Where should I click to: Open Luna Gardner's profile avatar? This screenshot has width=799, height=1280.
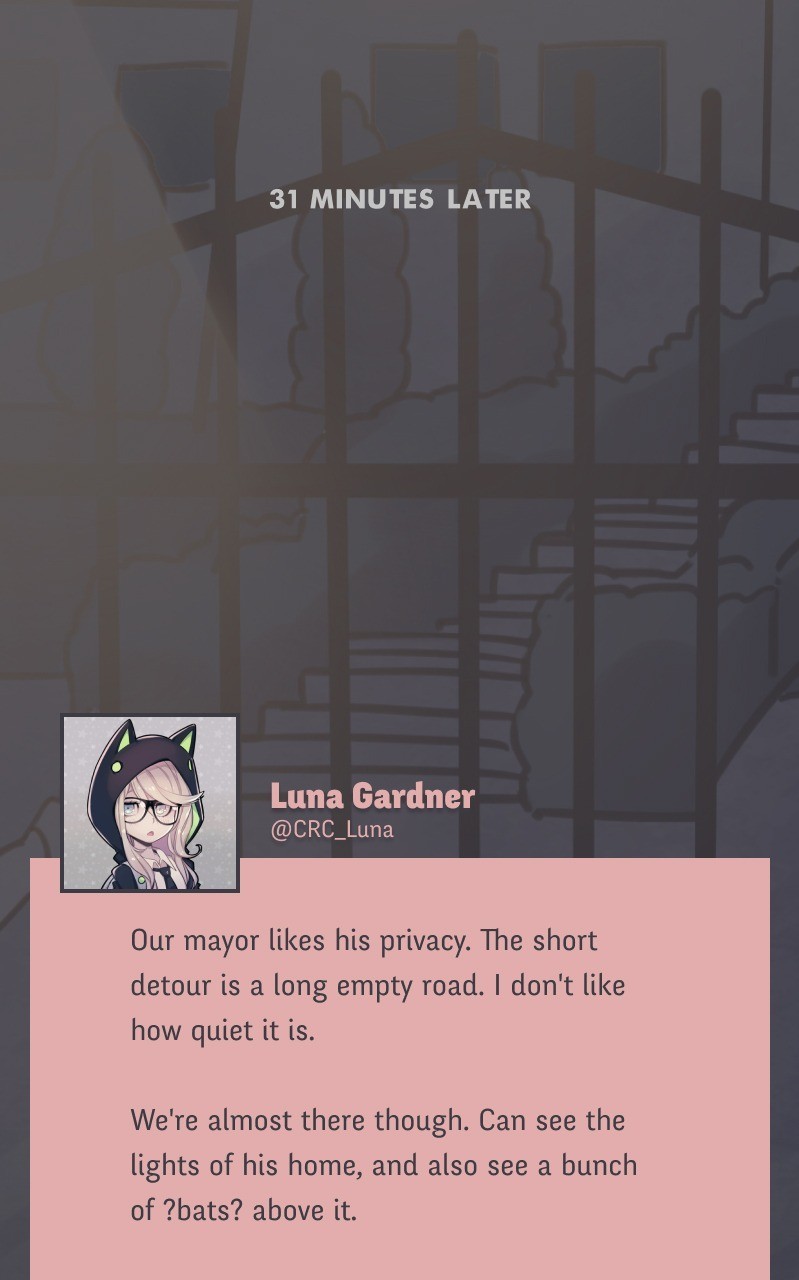pos(150,803)
